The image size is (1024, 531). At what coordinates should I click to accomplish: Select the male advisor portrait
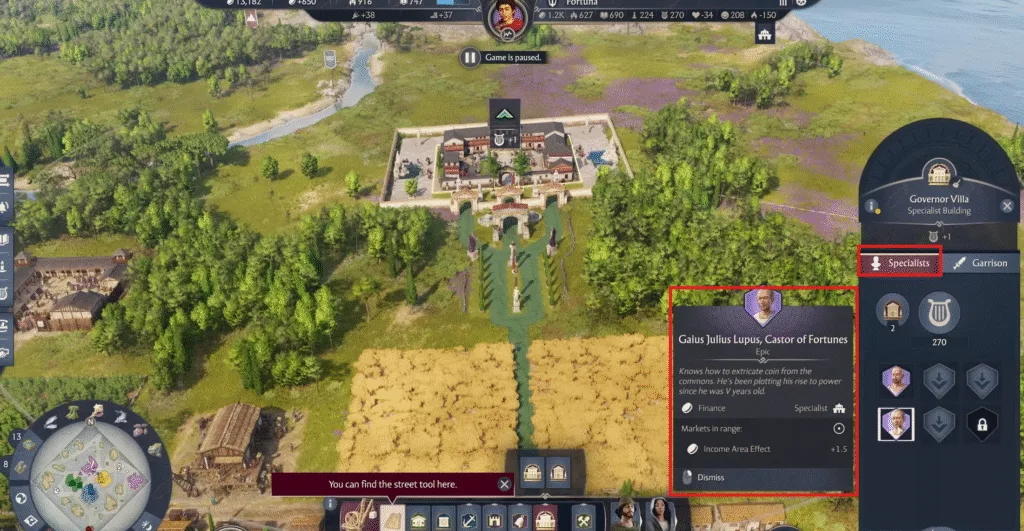click(626, 514)
